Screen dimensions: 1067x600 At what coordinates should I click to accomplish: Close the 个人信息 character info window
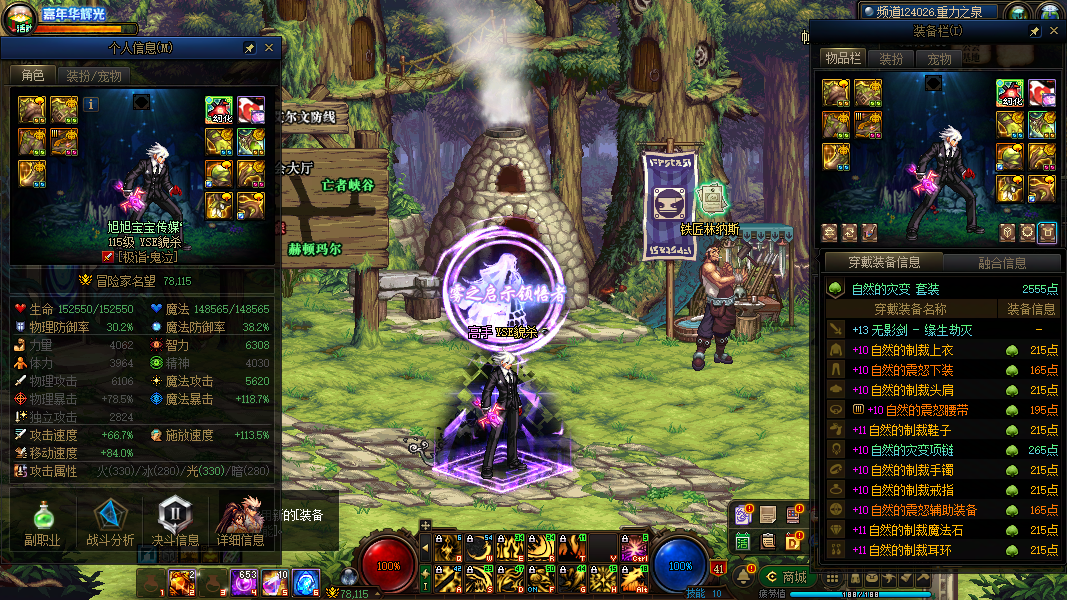pyautogui.click(x=269, y=48)
